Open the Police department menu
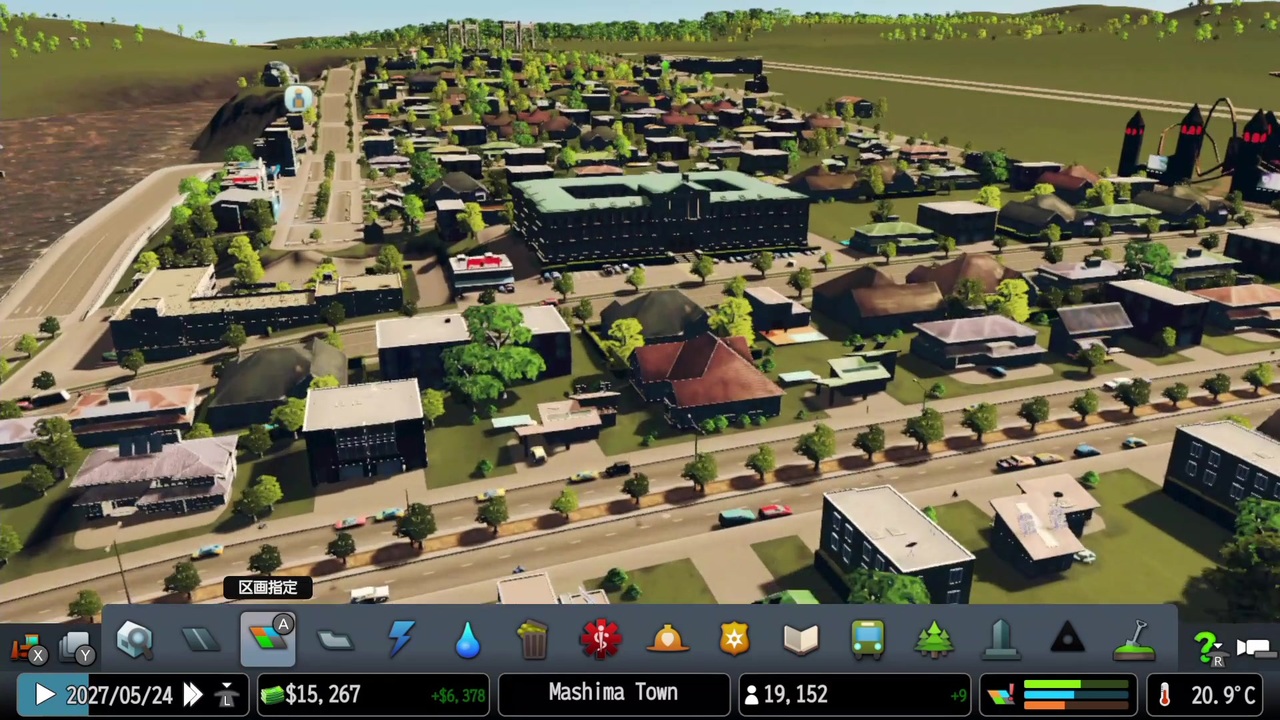Image resolution: width=1280 pixels, height=720 pixels. pos(734,640)
